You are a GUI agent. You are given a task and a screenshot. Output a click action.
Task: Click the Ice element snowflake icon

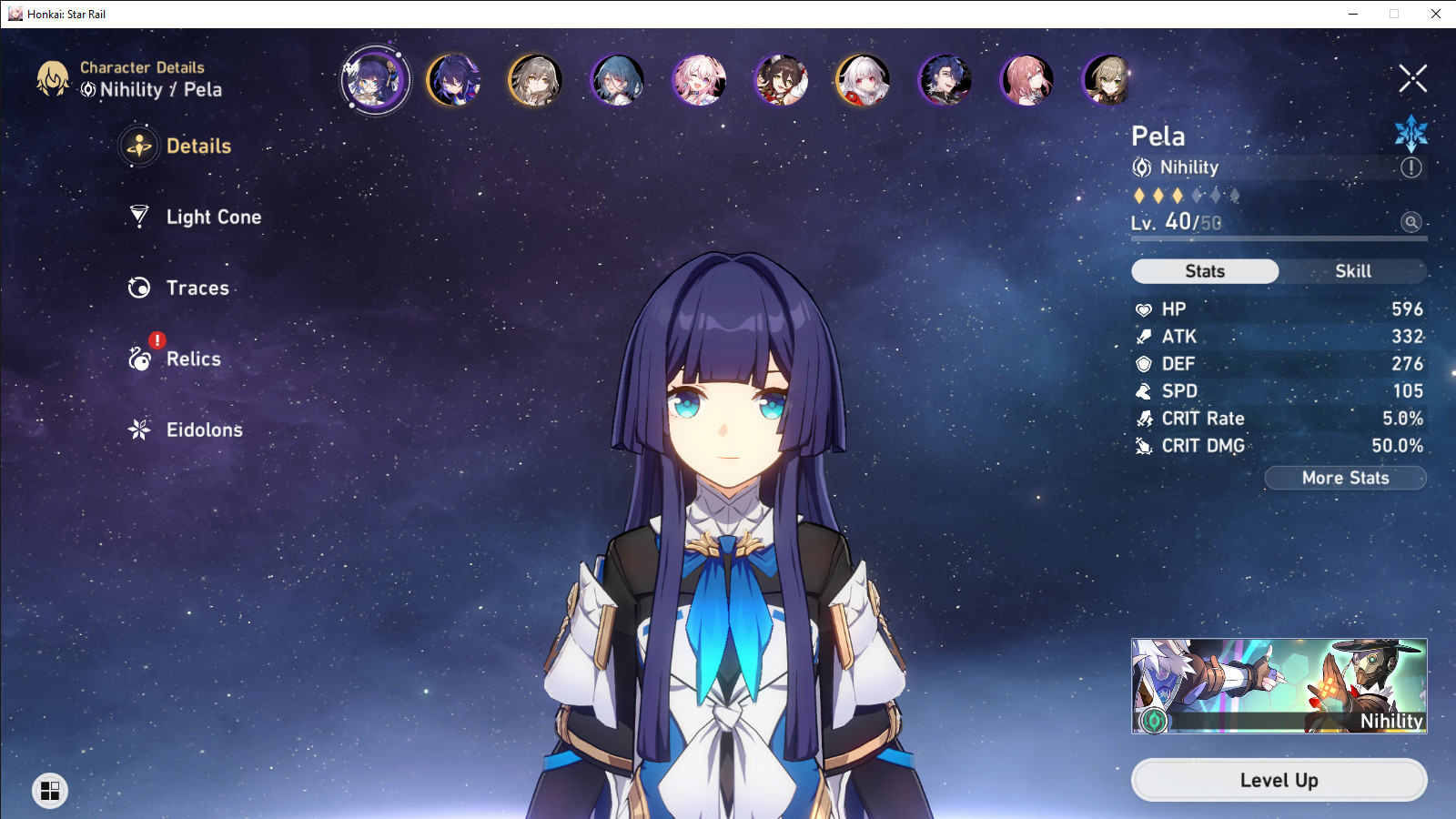(1410, 133)
